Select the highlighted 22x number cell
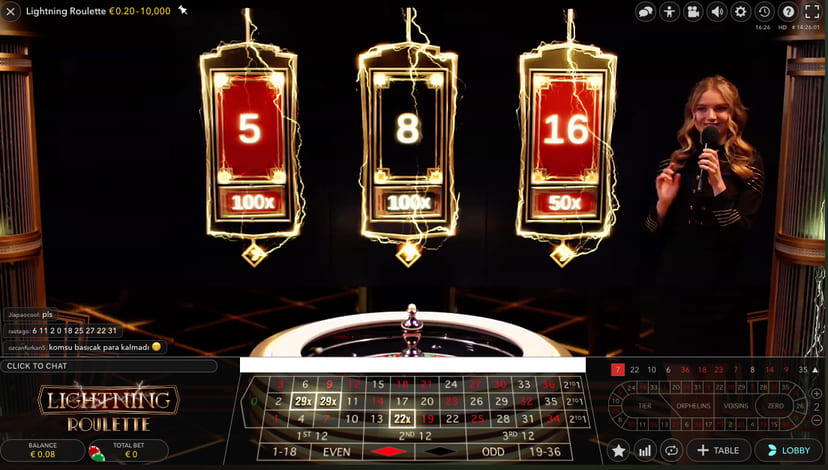 (x=402, y=418)
